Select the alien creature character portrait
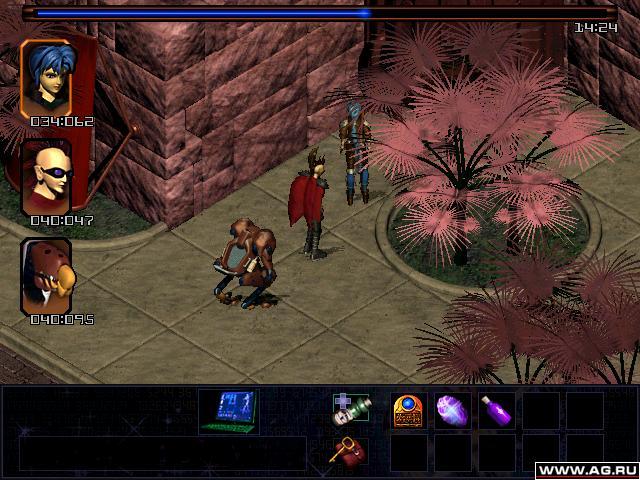640x480 pixels. (x=46, y=276)
